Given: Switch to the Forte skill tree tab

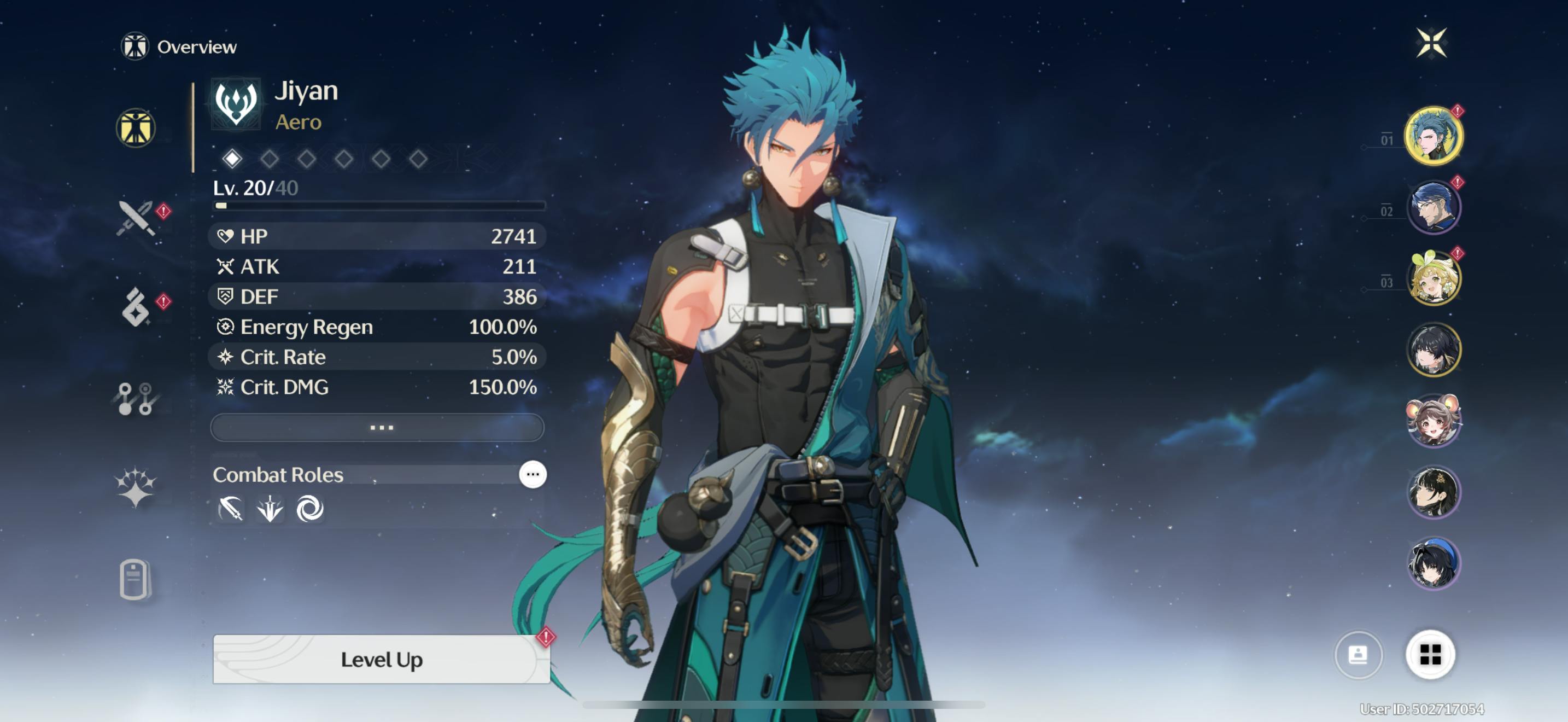Looking at the screenshot, I should [x=136, y=399].
